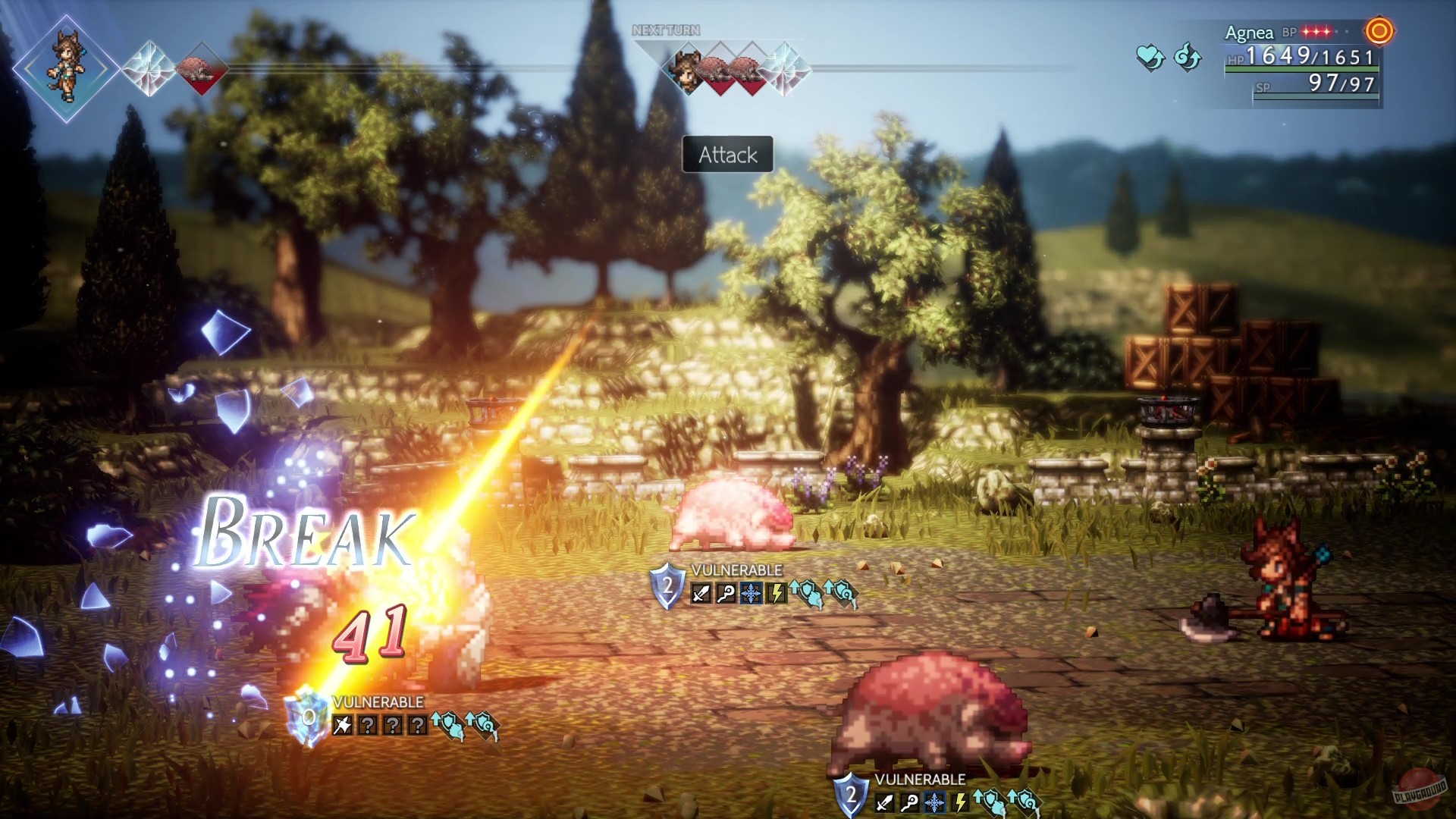The height and width of the screenshot is (819, 1456).
Task: Select the axe weakness icon on broken enemy
Action: click(x=341, y=725)
